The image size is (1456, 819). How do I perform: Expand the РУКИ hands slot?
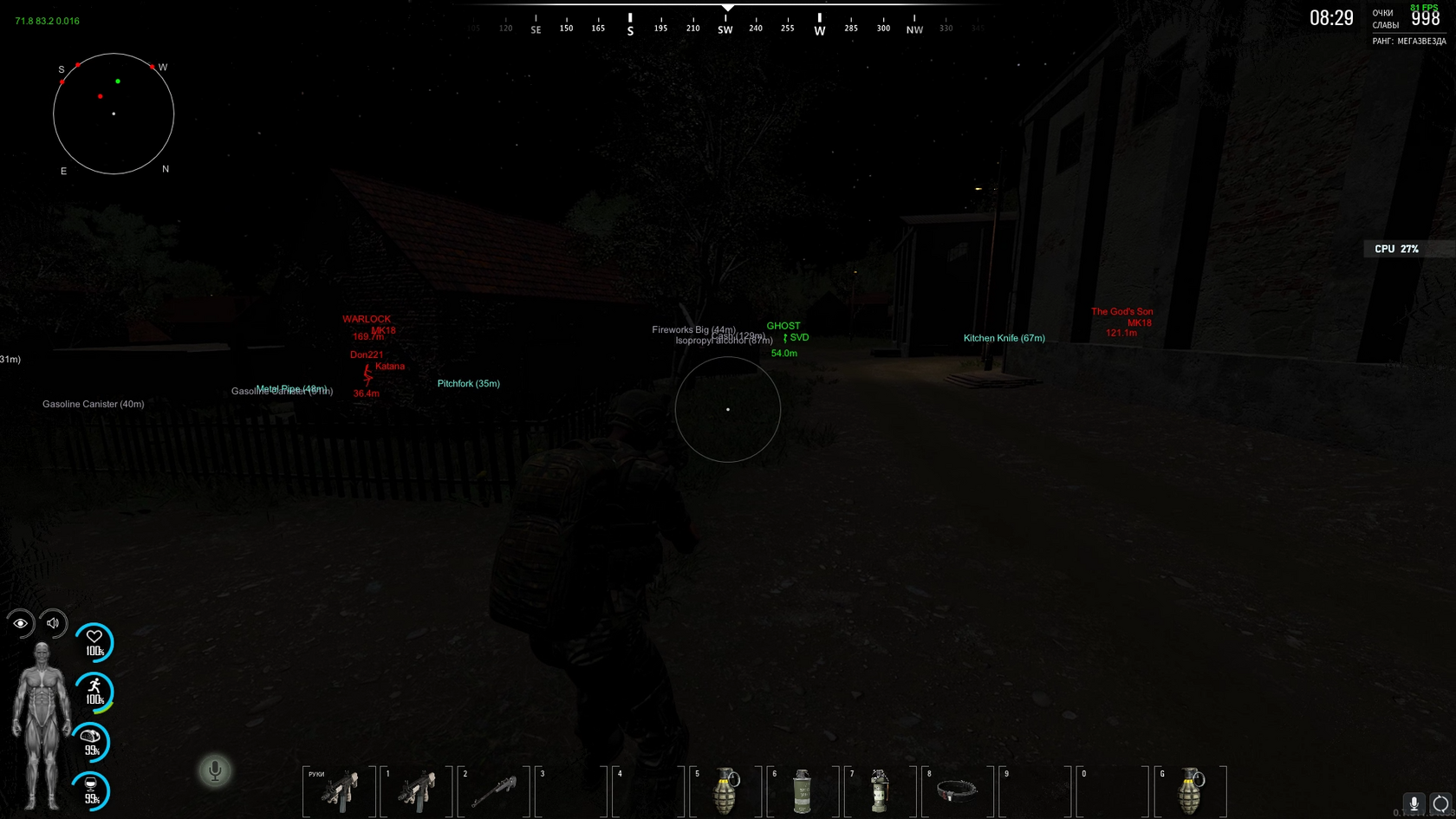343,790
